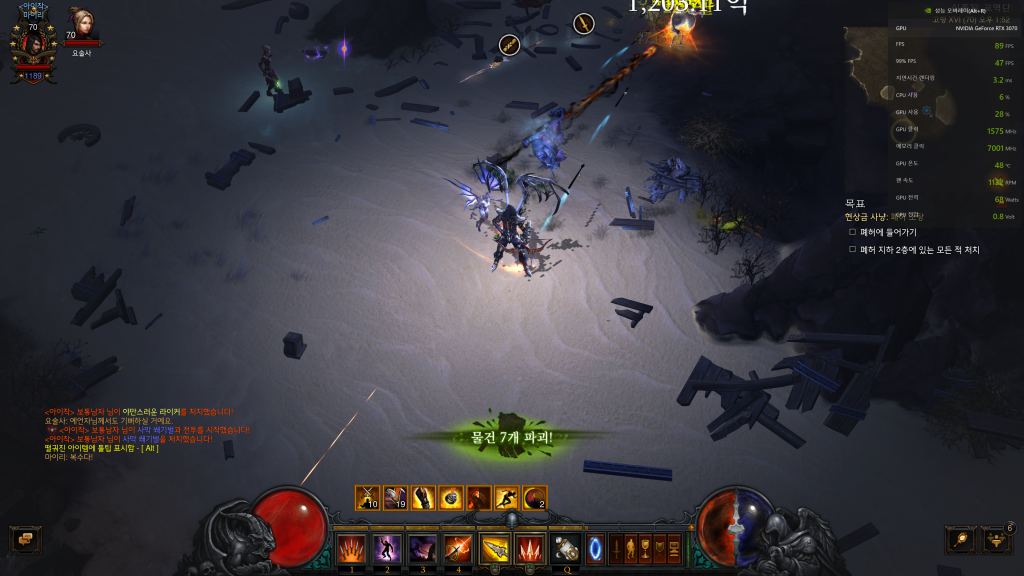Screen dimensions: 1024x576
Task: Open the goblet-icon menu button
Action: pos(646,548)
